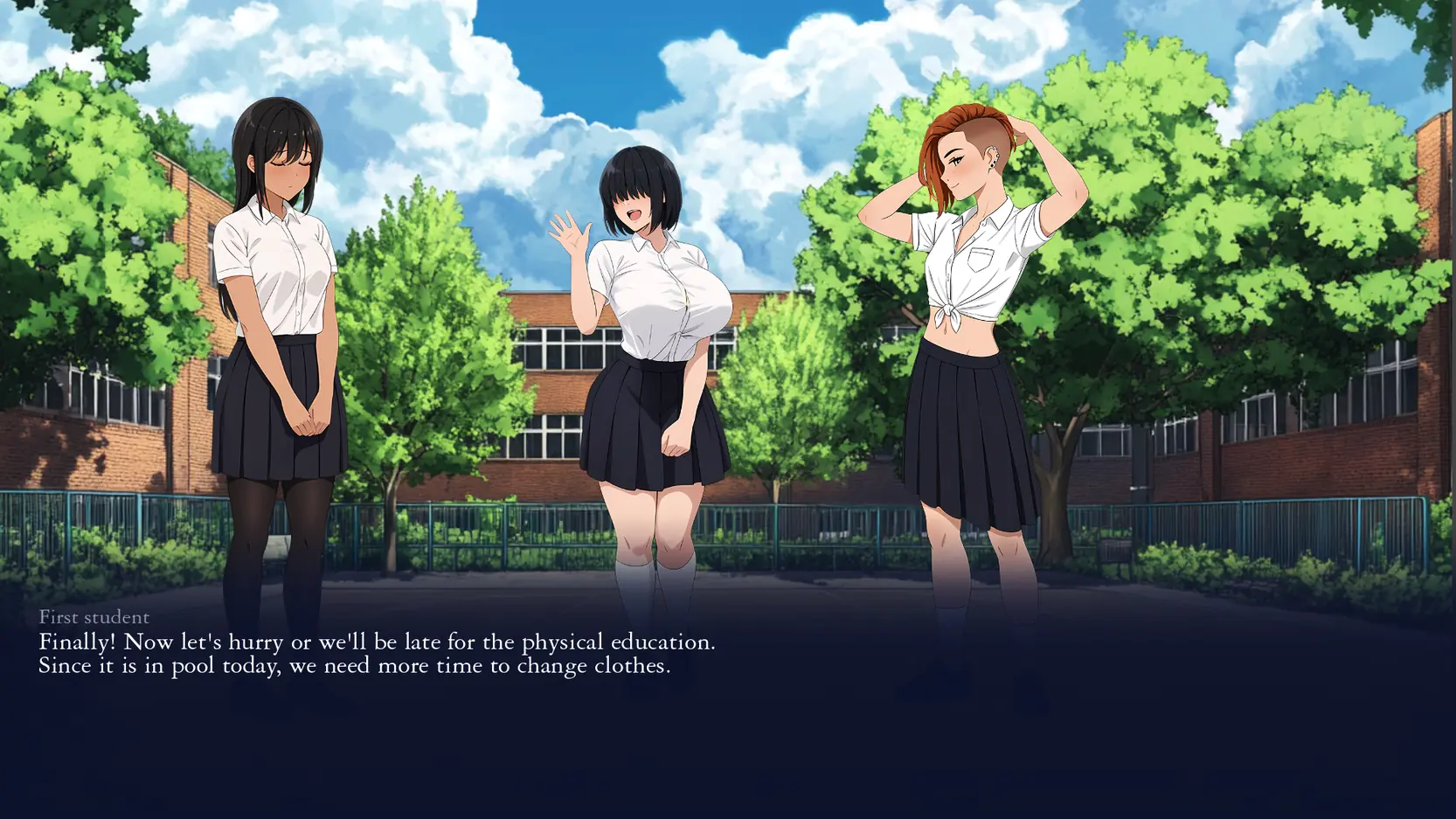Viewport: 1456px width, 819px height.
Task: Click the dialogue text box to continue
Action: pos(377,654)
